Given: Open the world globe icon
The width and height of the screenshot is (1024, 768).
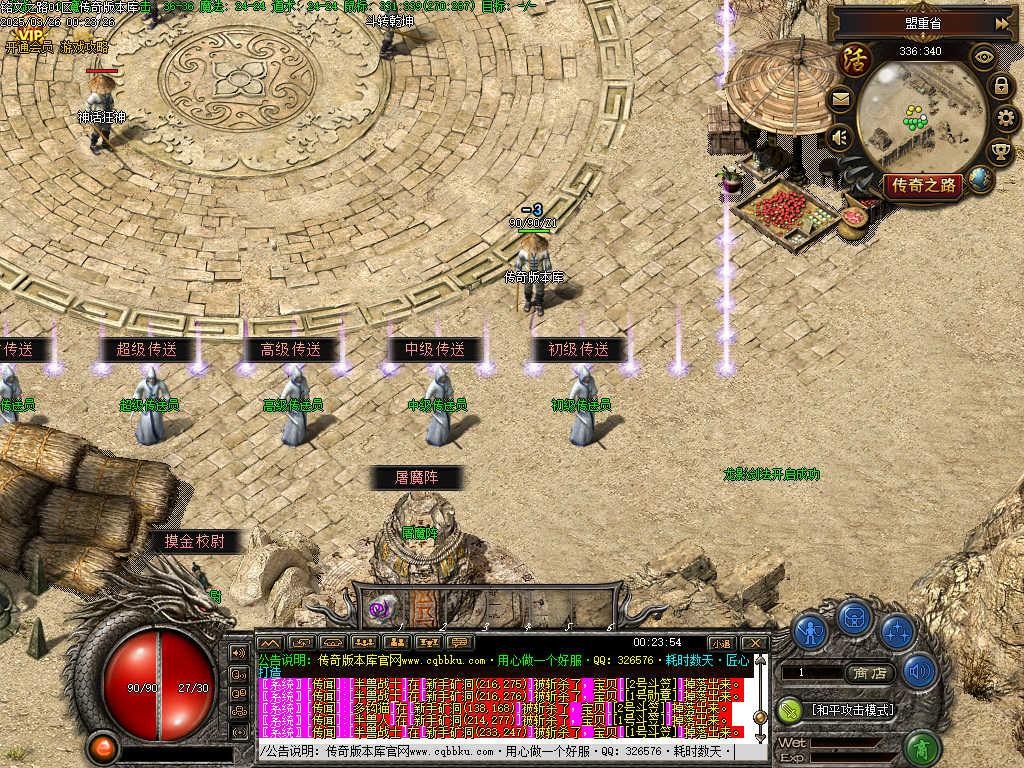Looking at the screenshot, I should click(981, 180).
